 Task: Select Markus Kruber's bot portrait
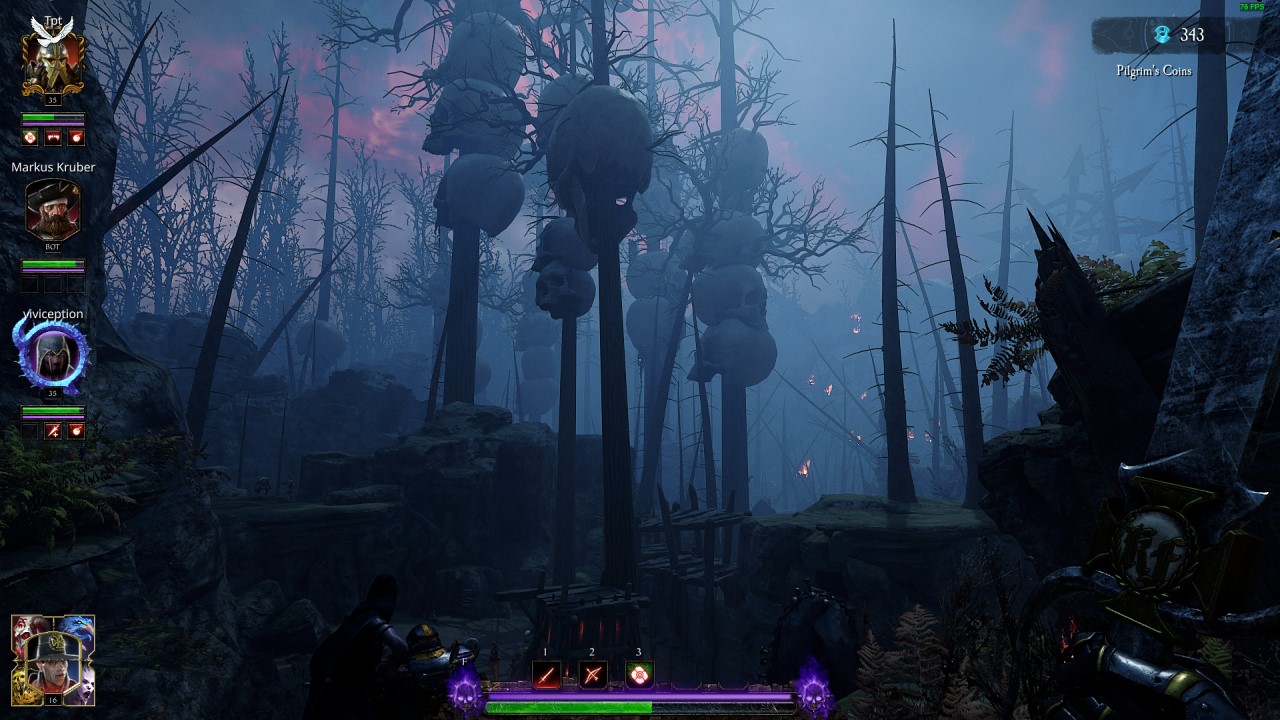tap(52, 210)
